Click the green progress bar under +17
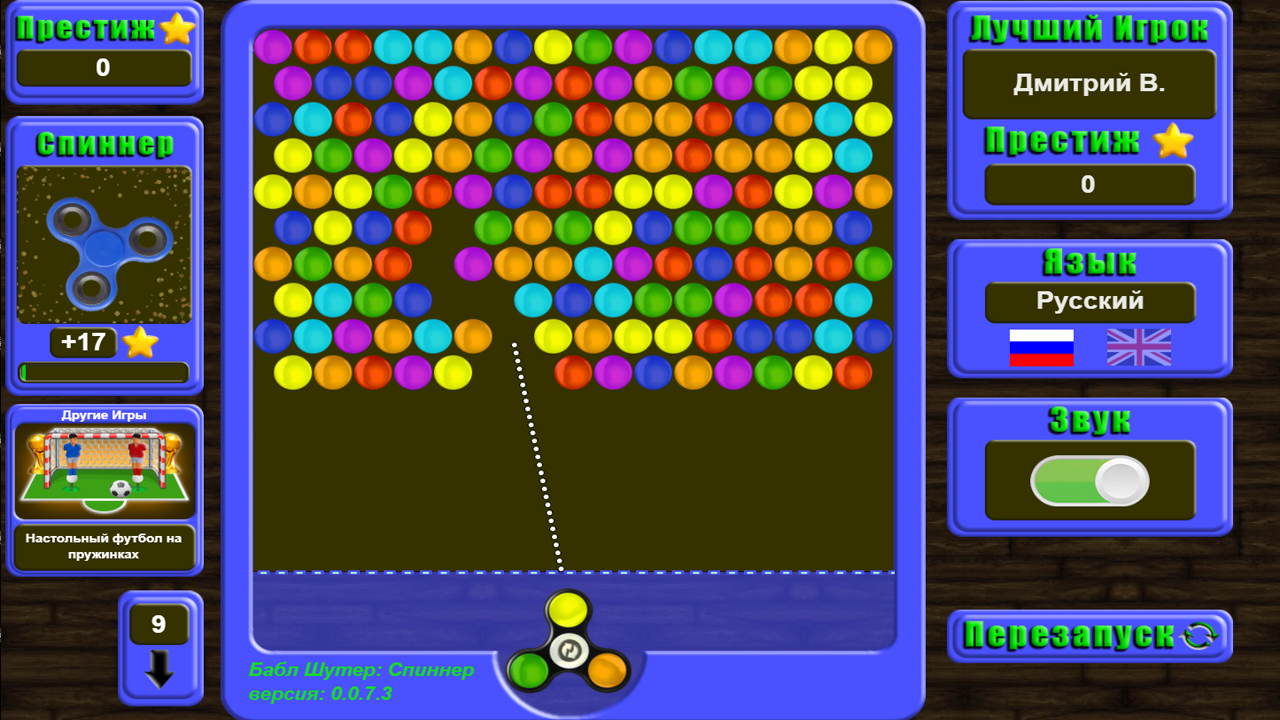The width and height of the screenshot is (1280, 720). [103, 372]
